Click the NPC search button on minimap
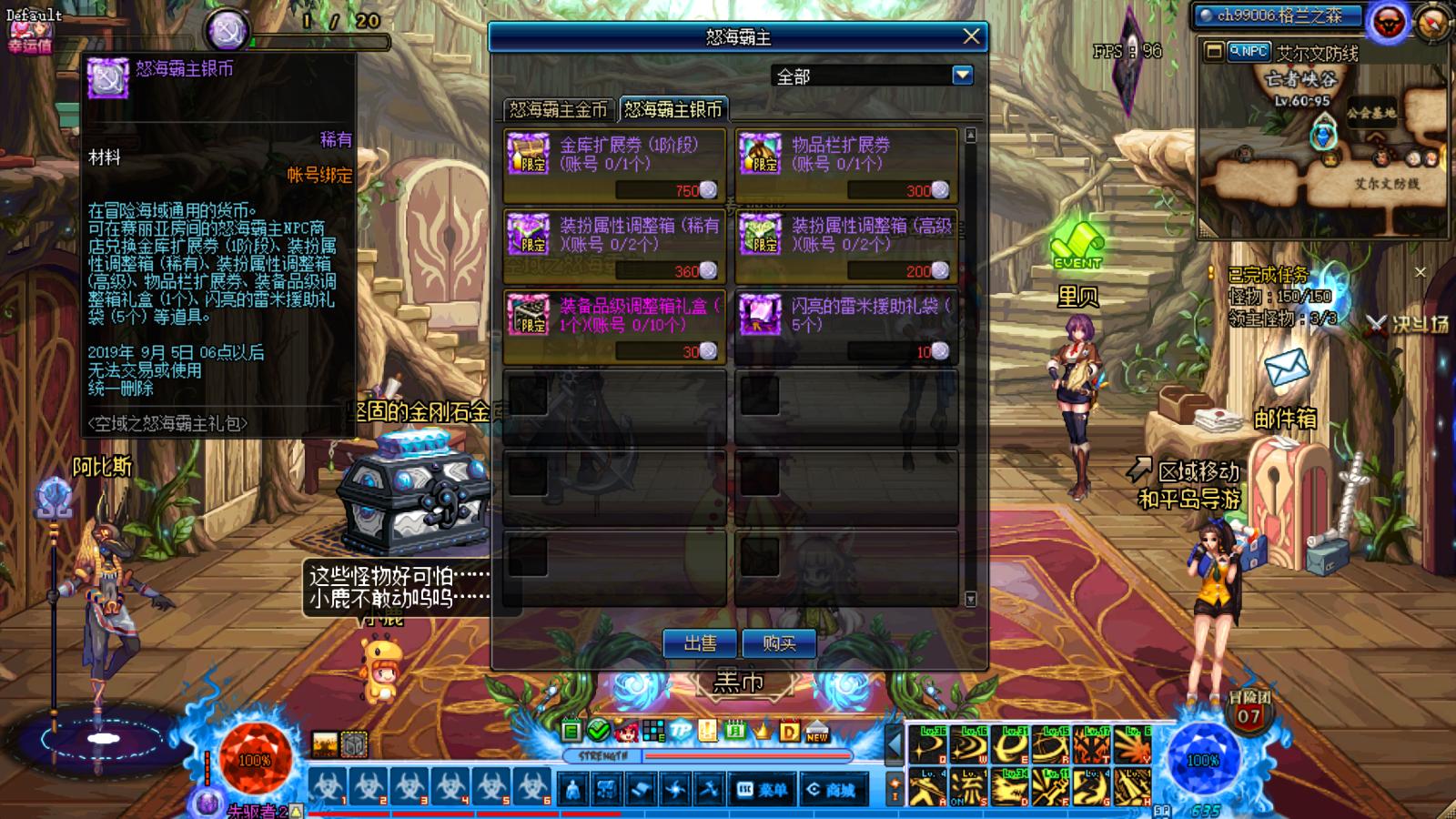The image size is (1456, 819). (x=1249, y=52)
